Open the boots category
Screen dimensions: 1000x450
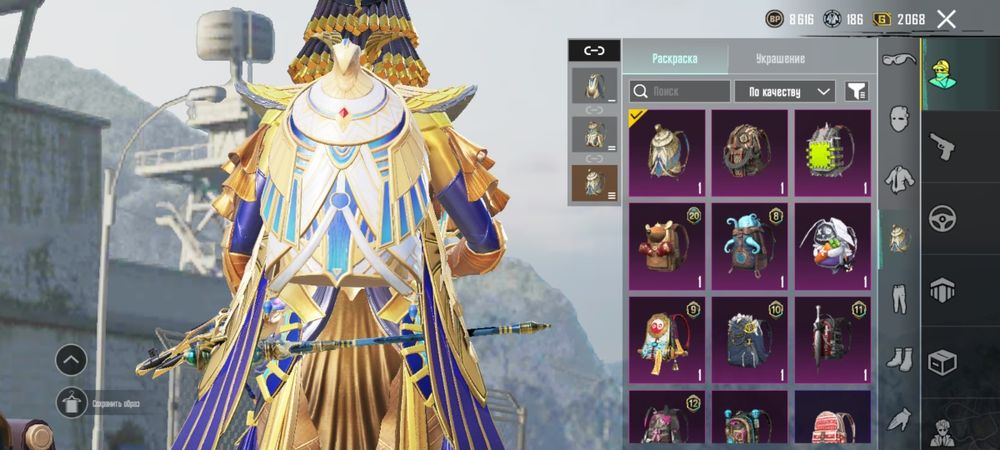point(899,357)
